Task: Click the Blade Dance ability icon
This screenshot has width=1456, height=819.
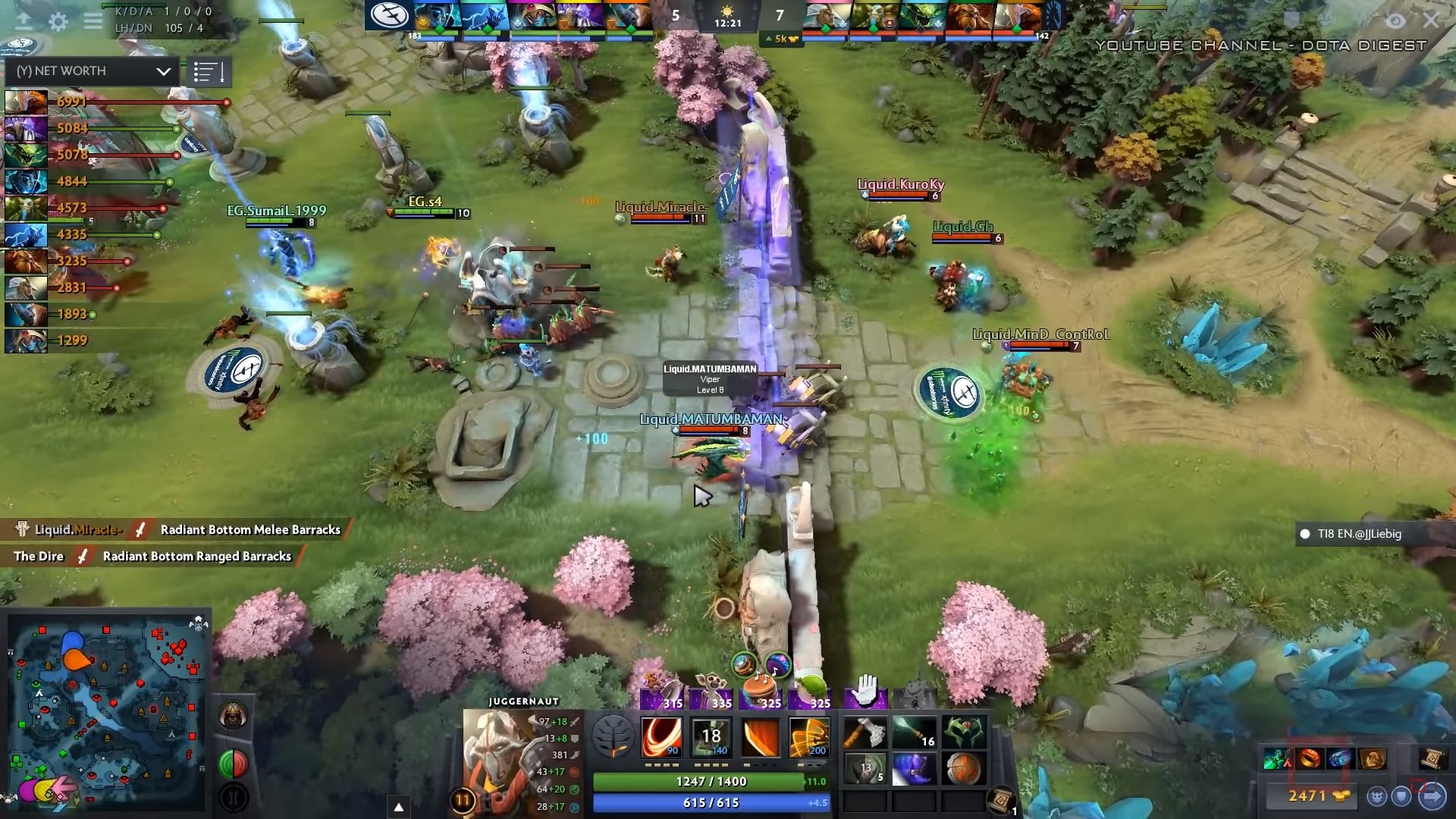Action: (x=760, y=737)
